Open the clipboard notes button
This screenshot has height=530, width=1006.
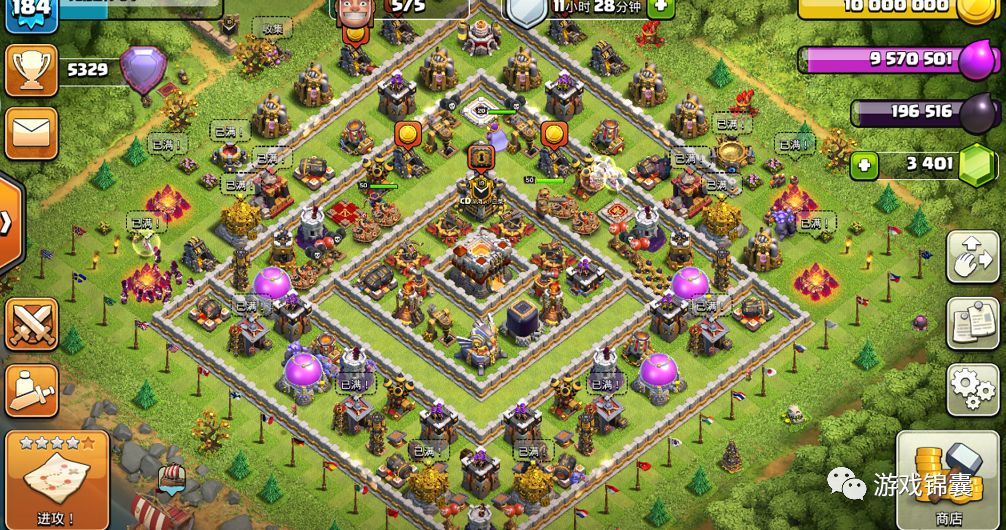pos(972,322)
